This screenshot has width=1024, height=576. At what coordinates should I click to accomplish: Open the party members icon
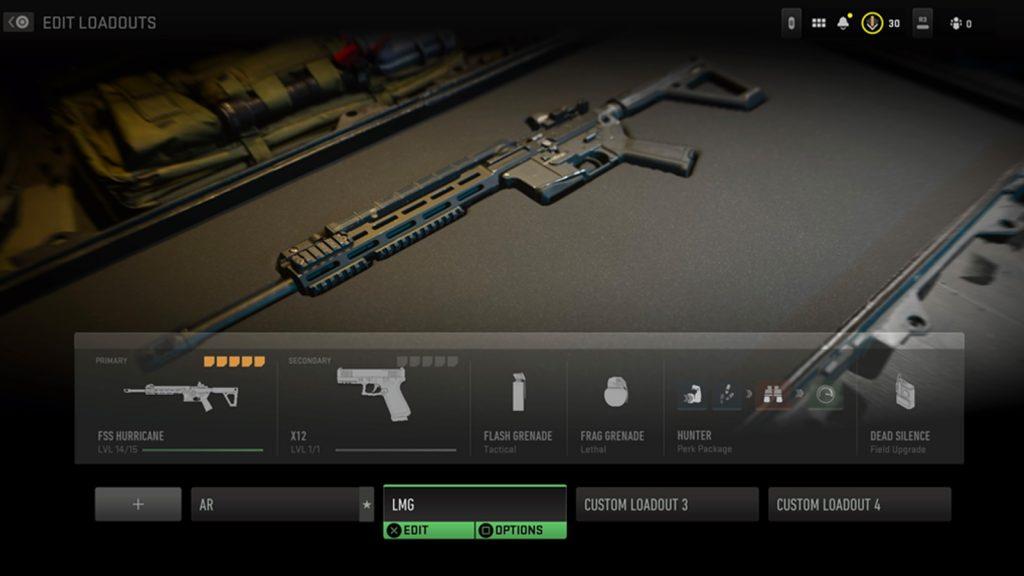957,23
